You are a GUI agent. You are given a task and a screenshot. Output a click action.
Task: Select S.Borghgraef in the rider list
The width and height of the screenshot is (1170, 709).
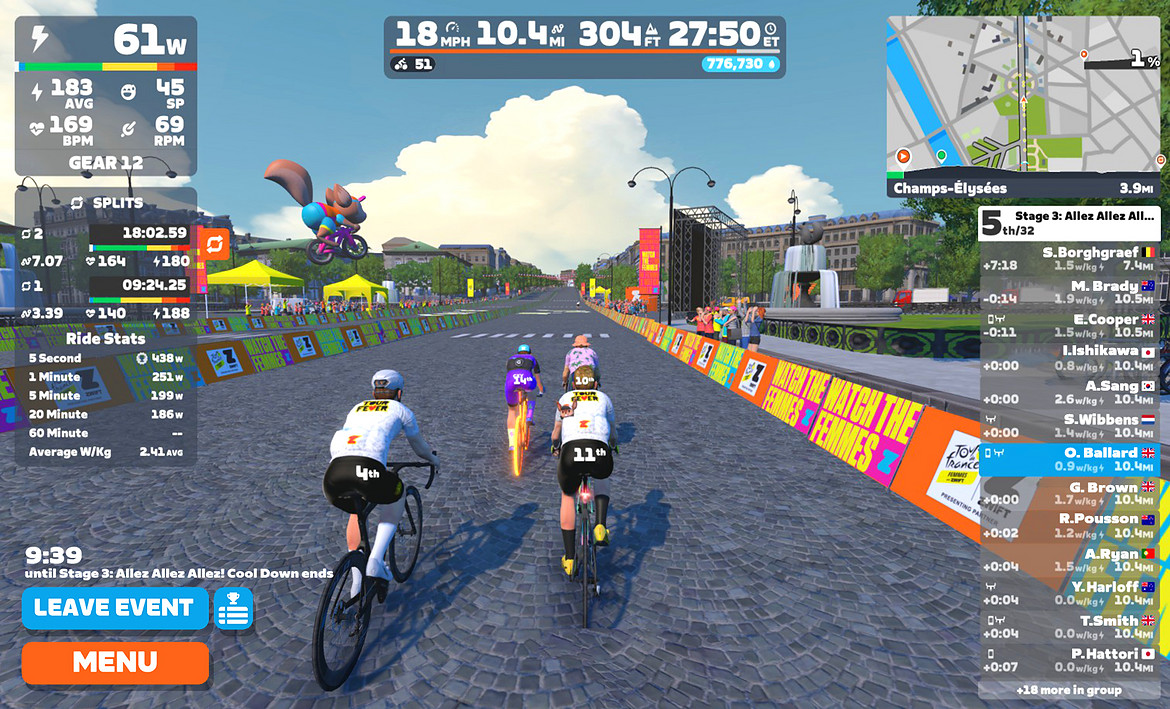pyautogui.click(x=1069, y=259)
